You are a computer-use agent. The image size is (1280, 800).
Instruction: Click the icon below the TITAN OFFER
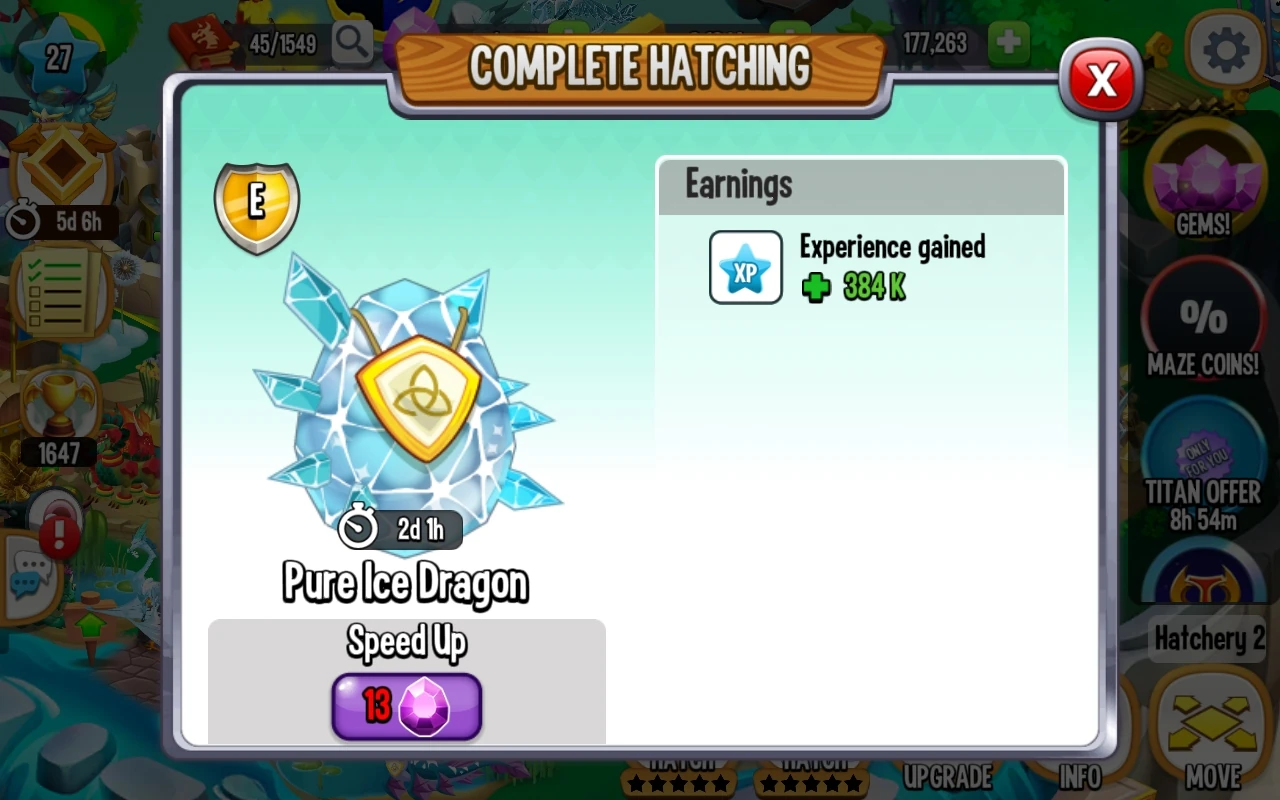tap(1204, 580)
